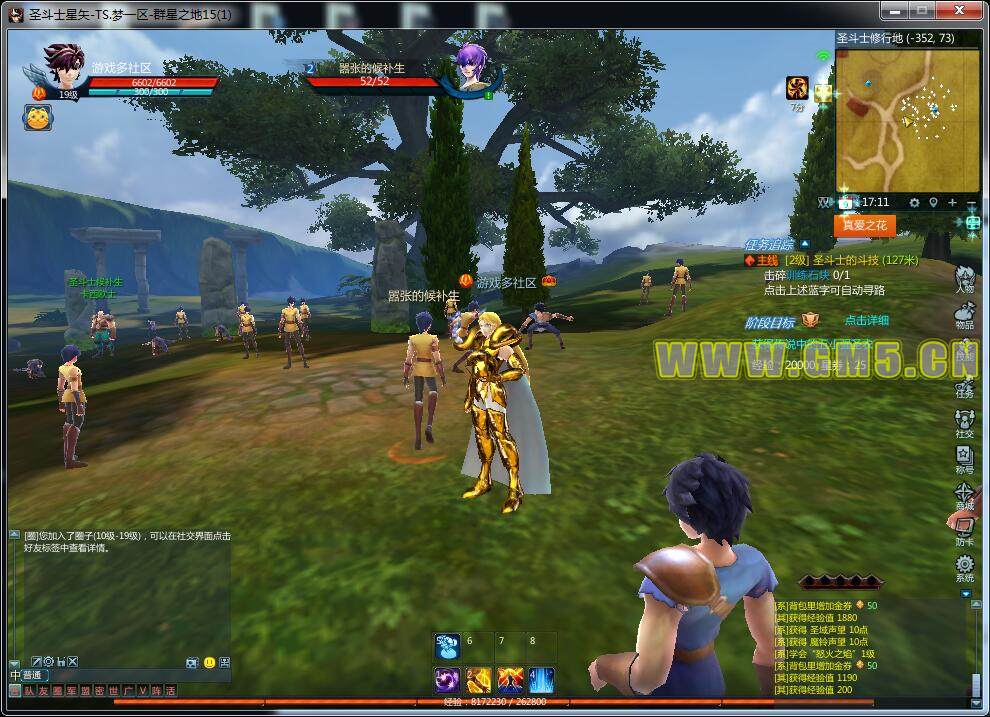Viewport: 990px width, 717px height.
Task: Open the chat emoji smiley picker
Action: point(209,662)
